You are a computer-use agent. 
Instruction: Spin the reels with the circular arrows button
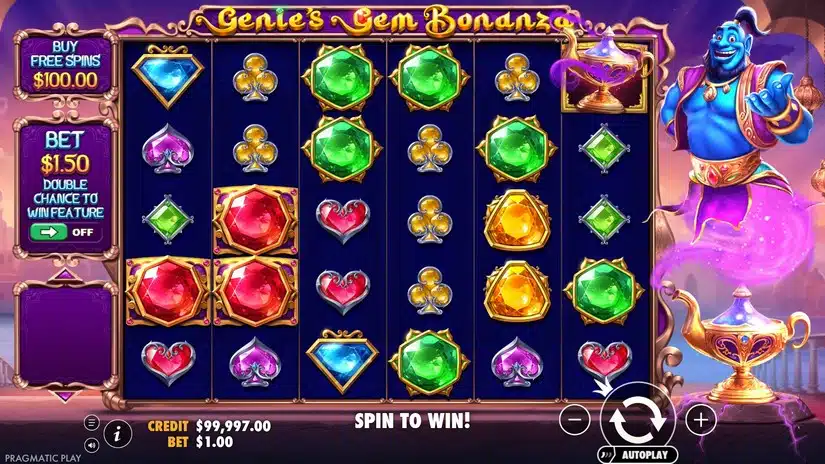tap(638, 420)
